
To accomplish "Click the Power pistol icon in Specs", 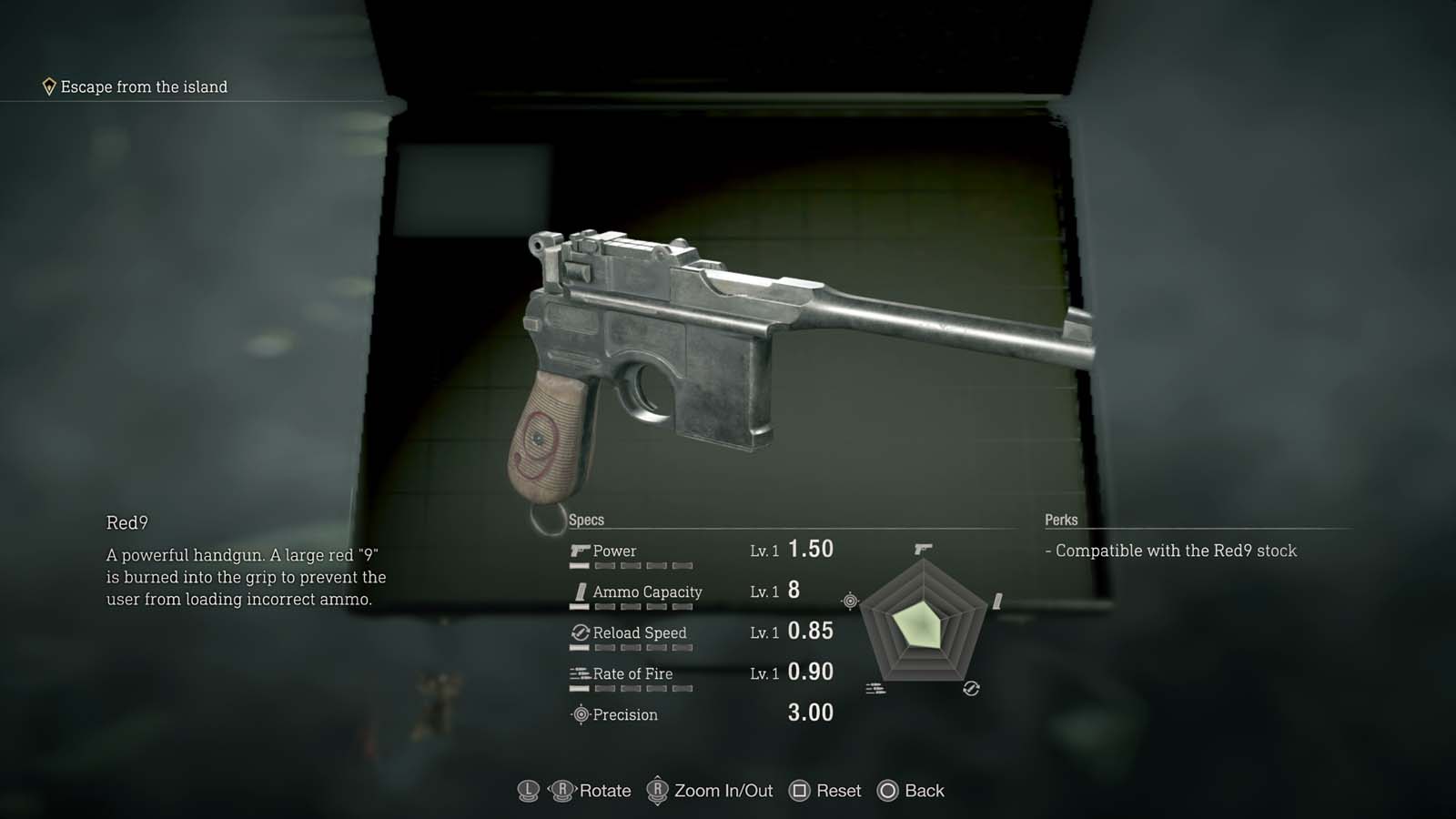I will (x=579, y=550).
